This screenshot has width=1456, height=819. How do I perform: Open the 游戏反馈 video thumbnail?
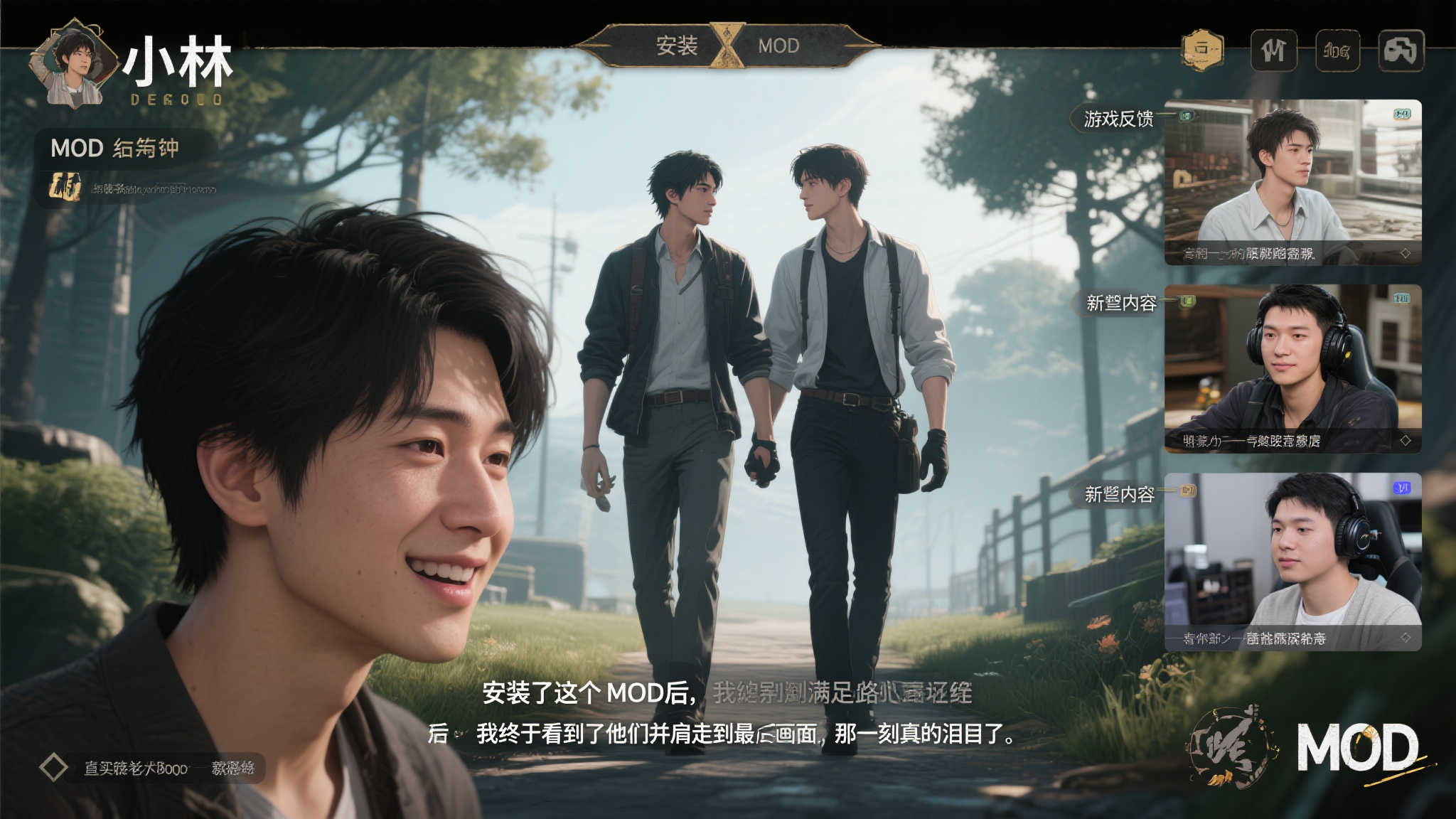(1292, 182)
